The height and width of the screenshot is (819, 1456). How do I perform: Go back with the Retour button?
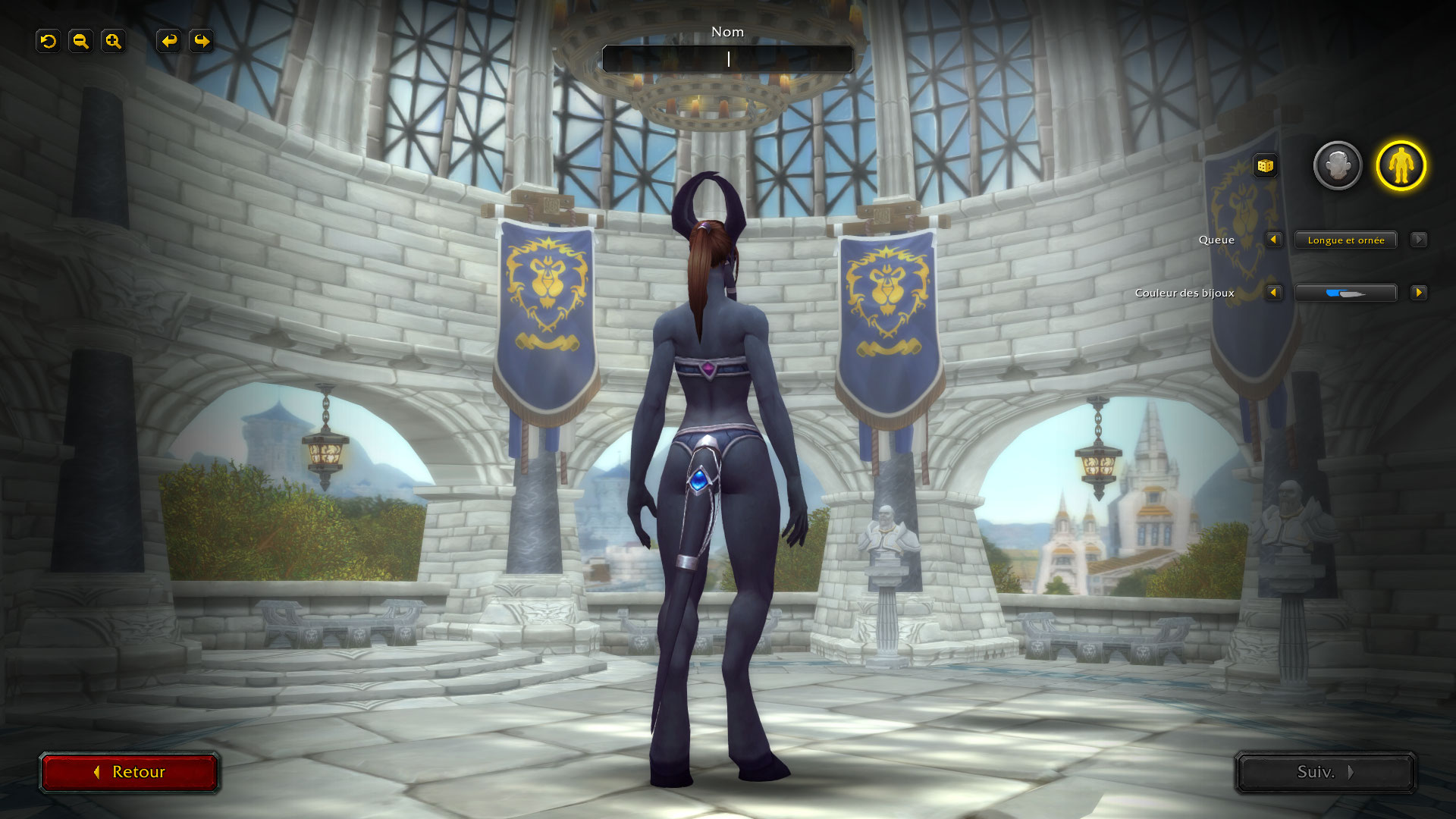coord(130,772)
